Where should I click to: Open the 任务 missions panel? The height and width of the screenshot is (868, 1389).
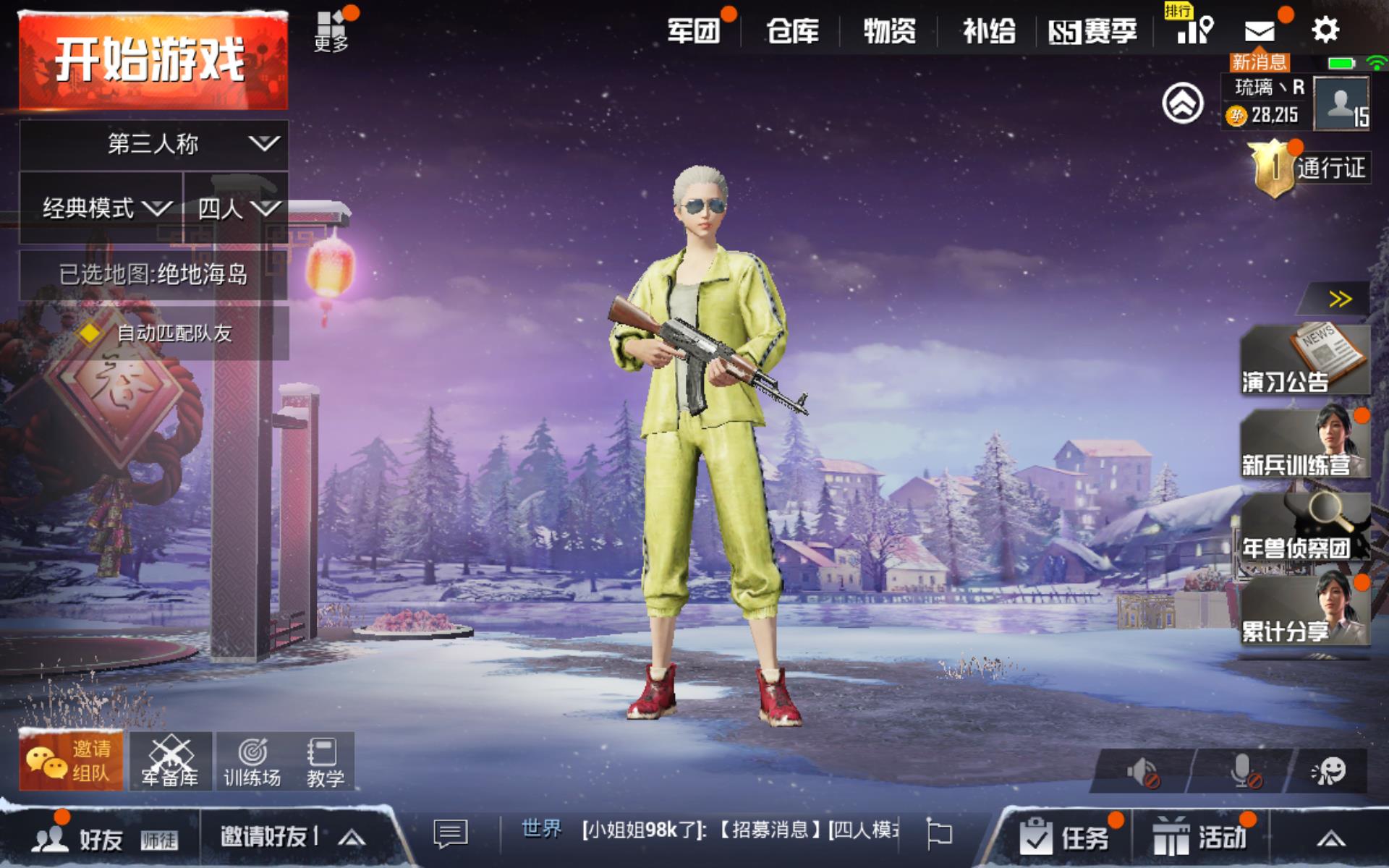tap(1065, 838)
